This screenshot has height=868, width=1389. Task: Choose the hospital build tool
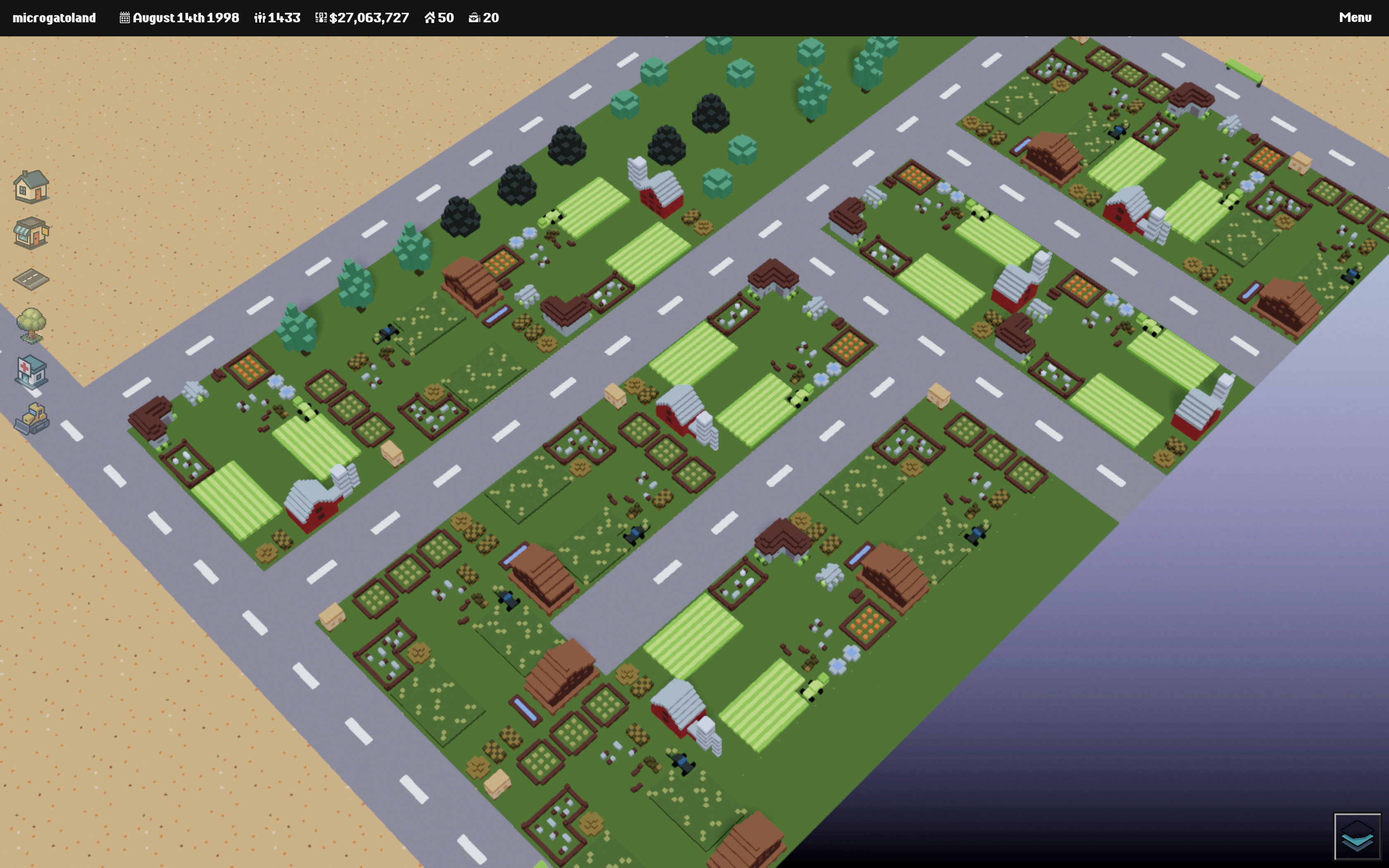coord(31,372)
